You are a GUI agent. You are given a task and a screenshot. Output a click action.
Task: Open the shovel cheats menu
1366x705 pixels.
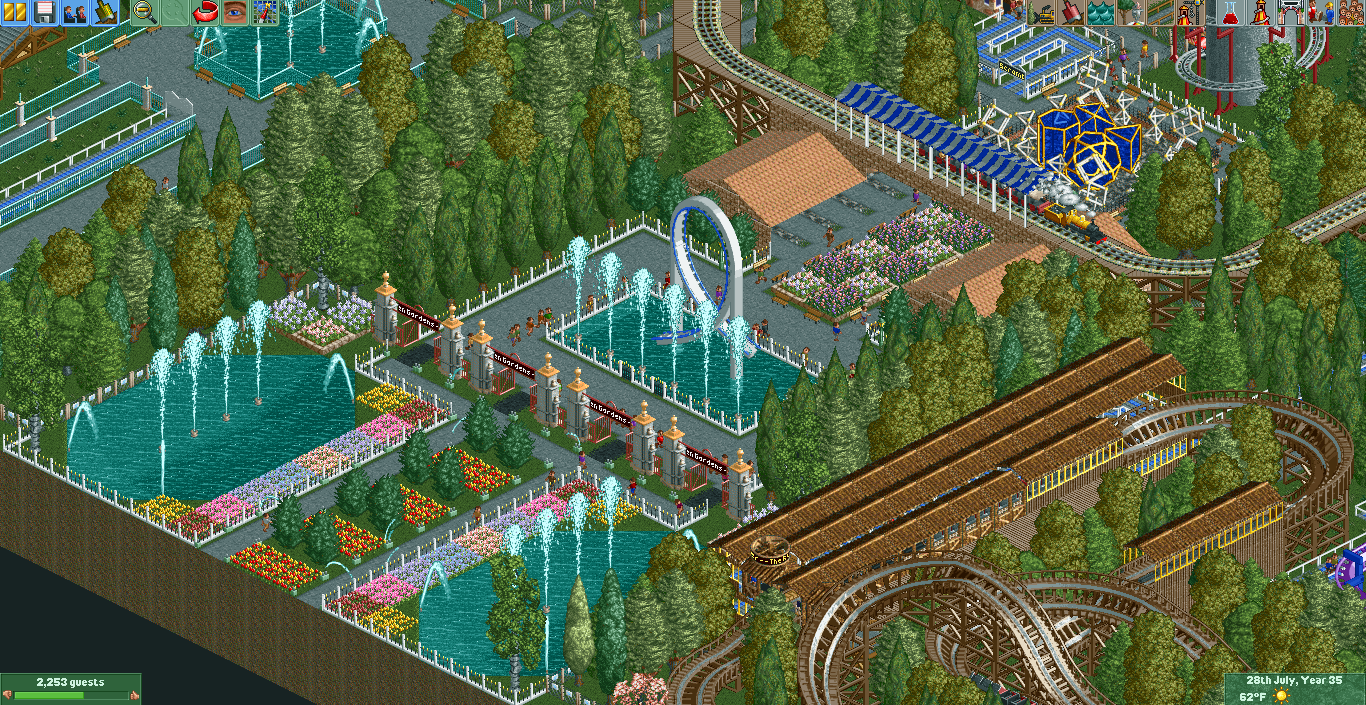104,12
